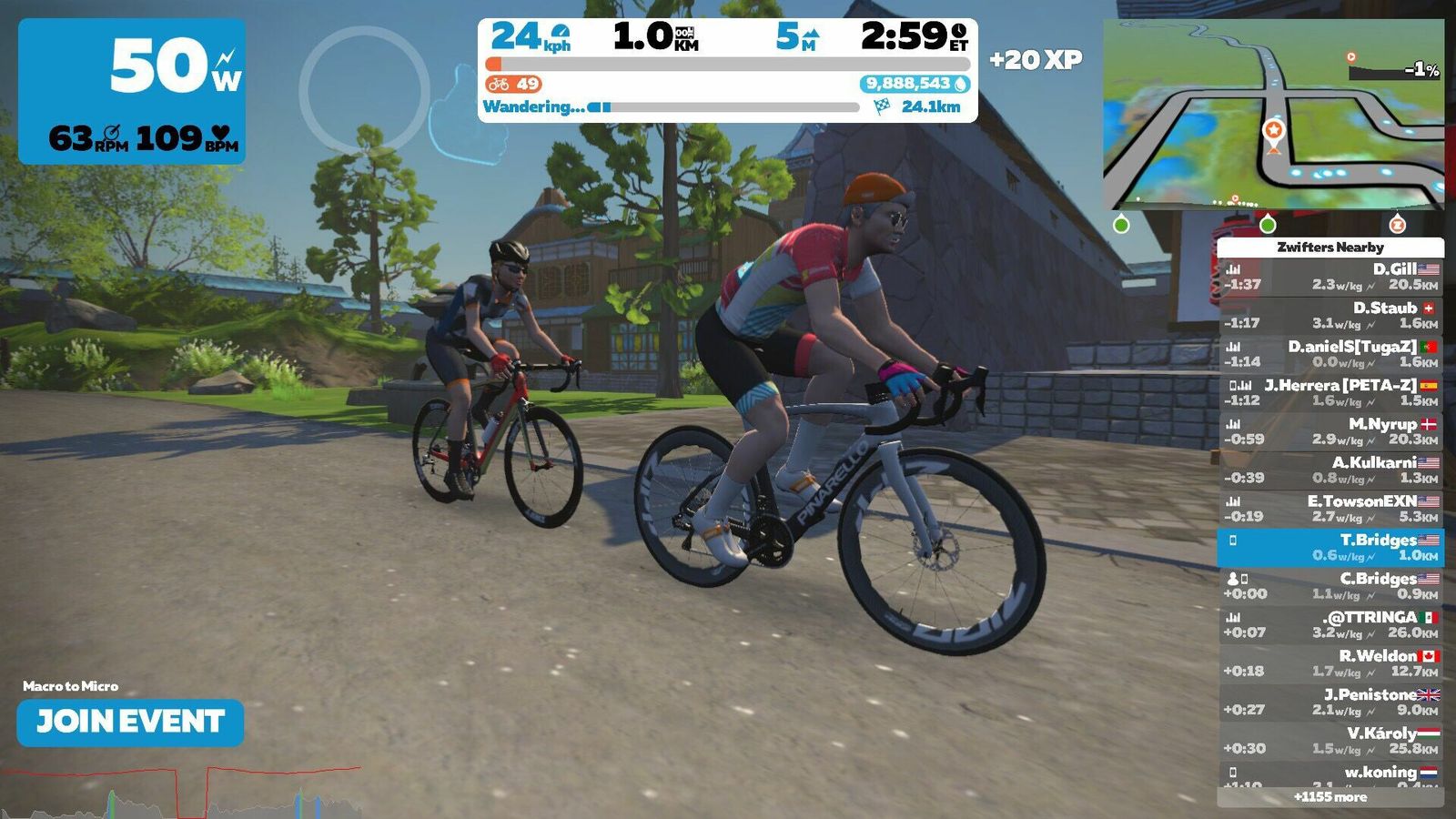Pick M.Nyrup in the rider list
This screenshot has width=1456, height=819.
coord(1330,431)
